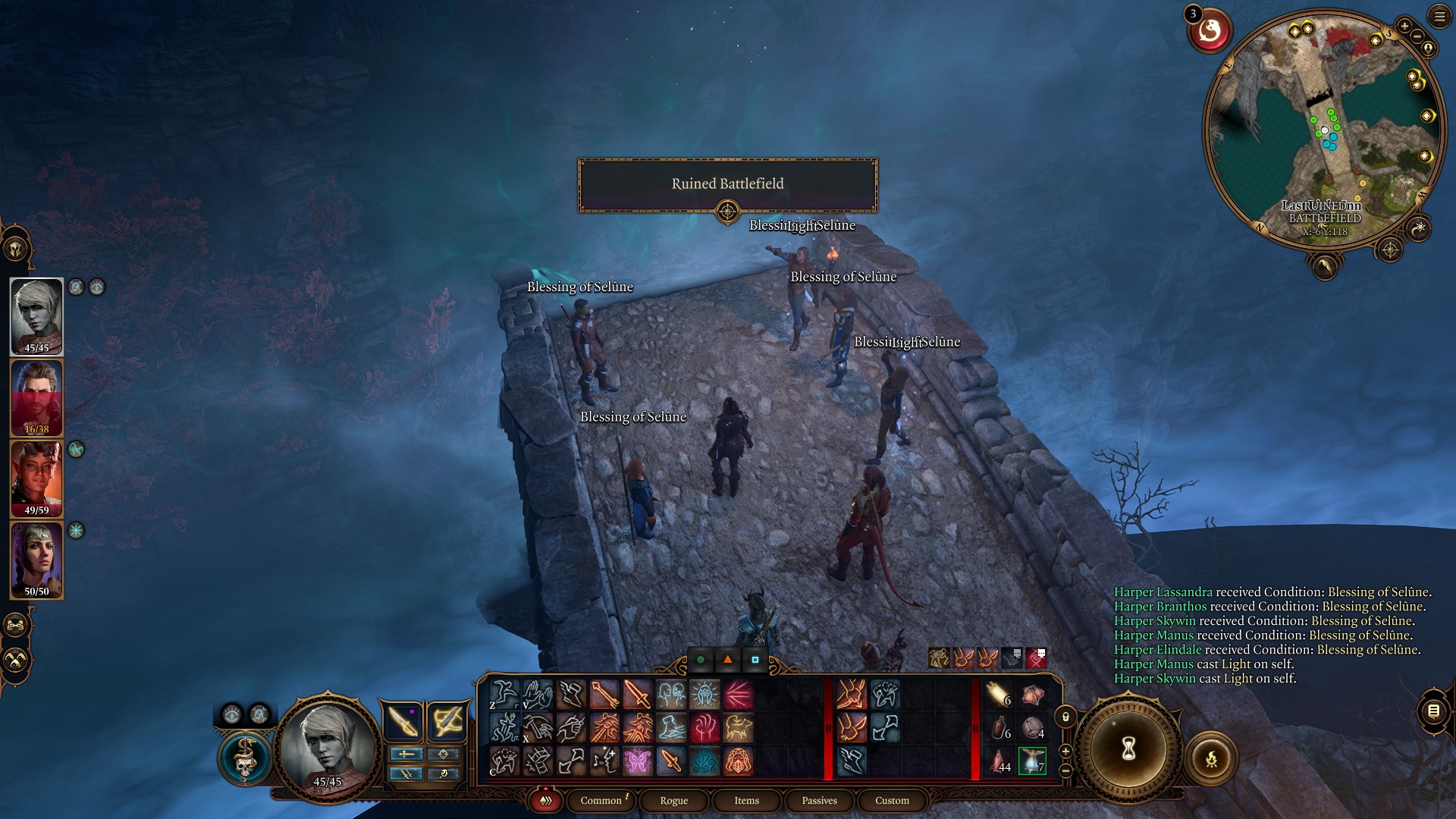Expand the hotbar with the plus button
Image resolution: width=1456 pixels, height=819 pixels.
1065,753
